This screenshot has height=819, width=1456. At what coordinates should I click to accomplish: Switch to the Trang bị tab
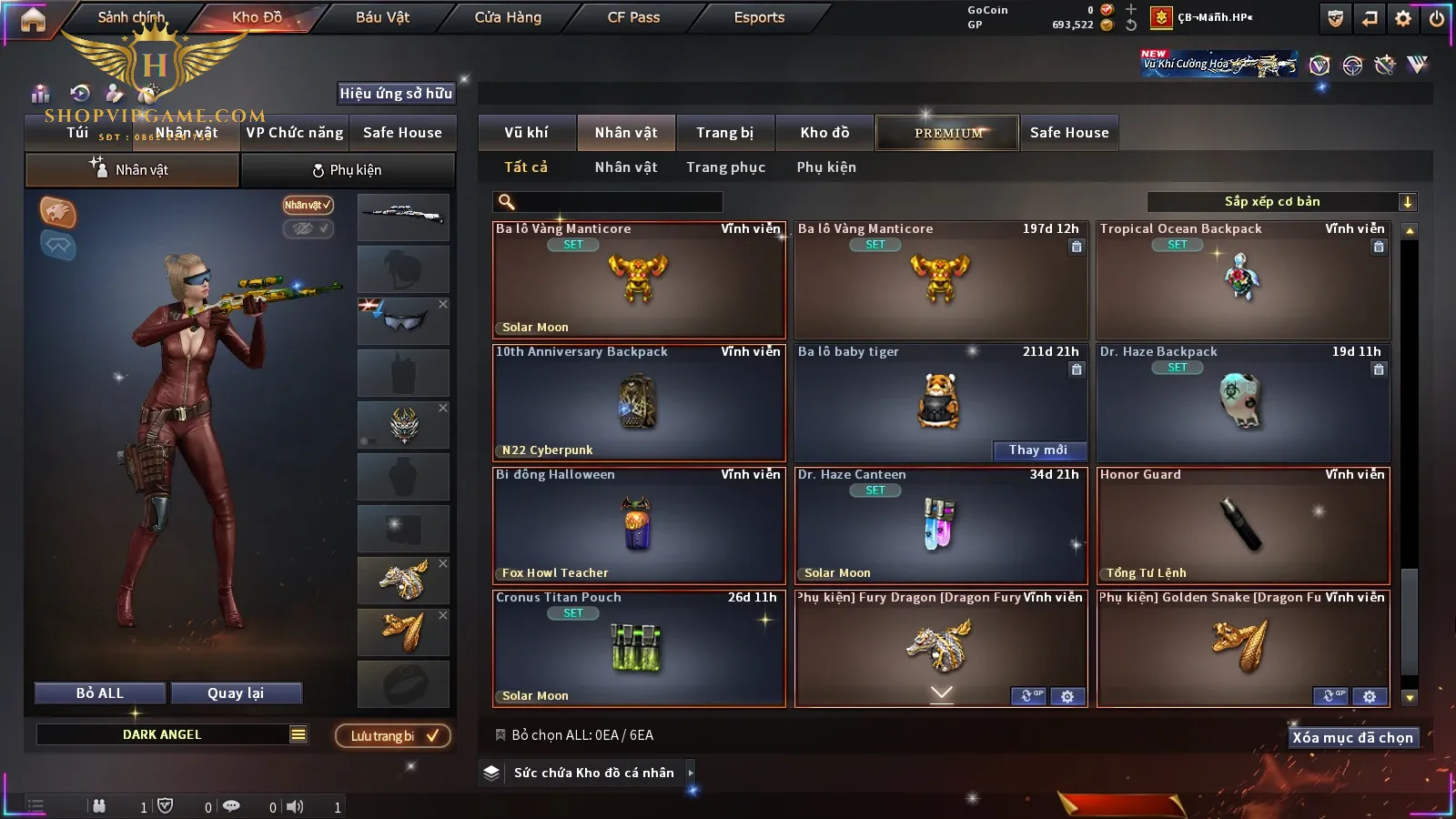[x=725, y=133]
